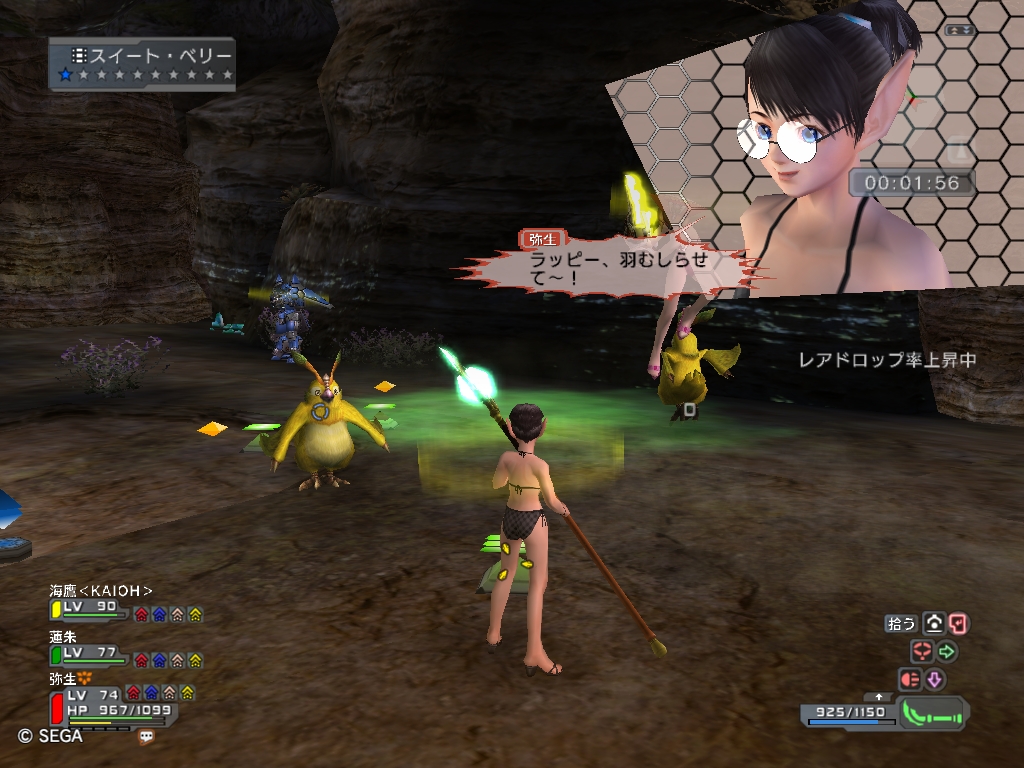Viewport: 1024px width, 768px height.
Task: Click the 拾う pick-up action icon
Action: pos(934,624)
